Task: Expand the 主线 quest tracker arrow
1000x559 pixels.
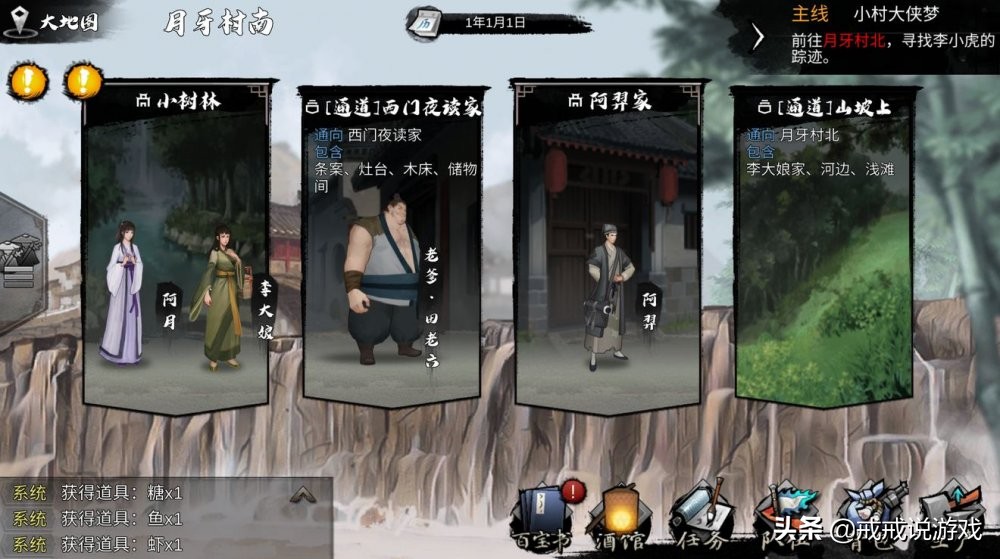Action: coord(758,37)
